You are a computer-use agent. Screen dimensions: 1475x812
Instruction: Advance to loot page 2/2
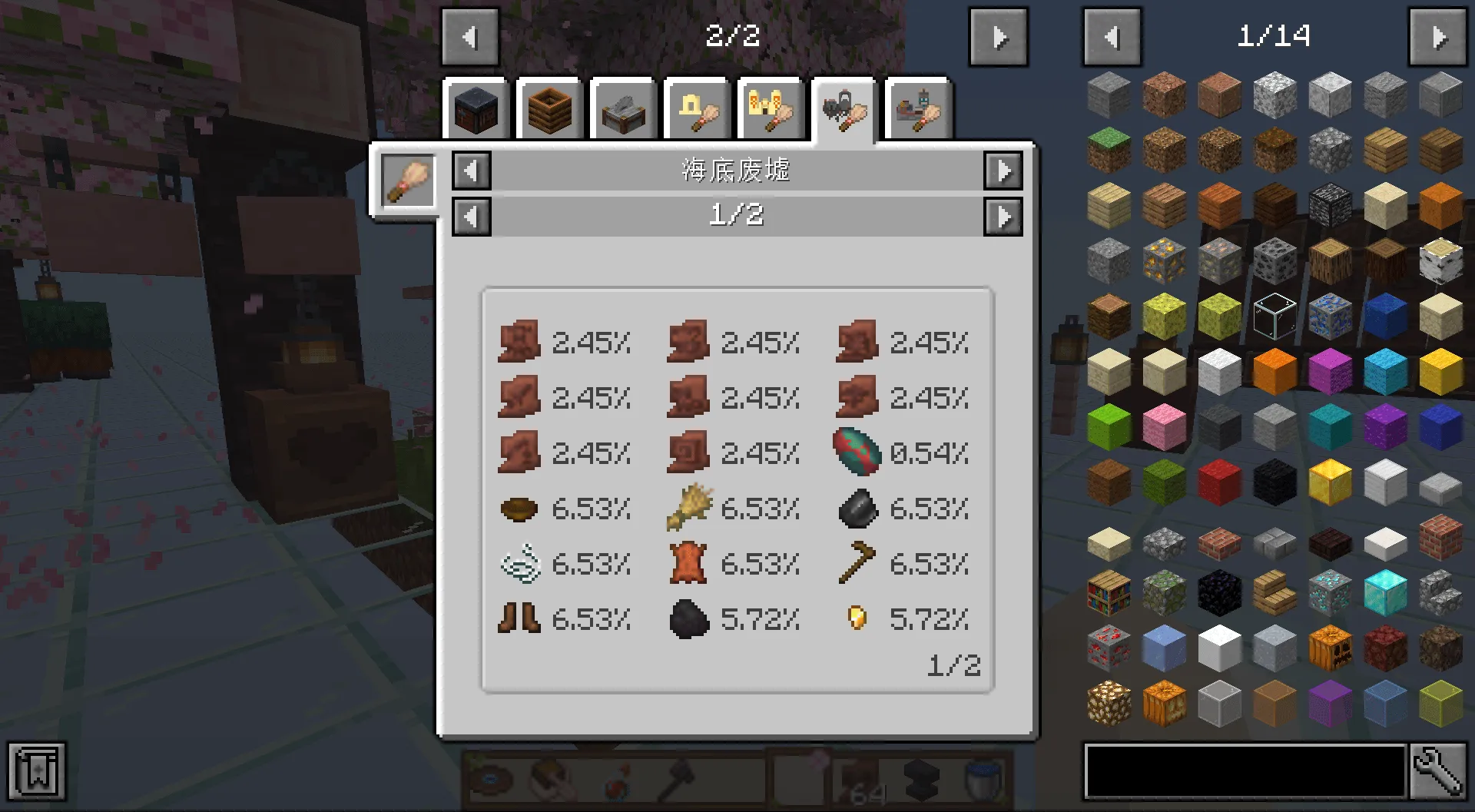(1004, 216)
